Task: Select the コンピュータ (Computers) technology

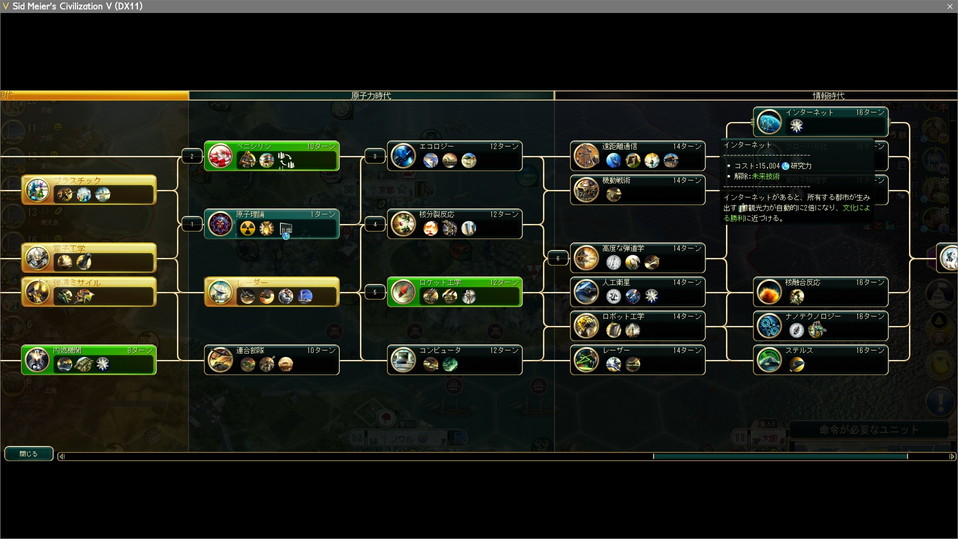Action: [x=455, y=359]
